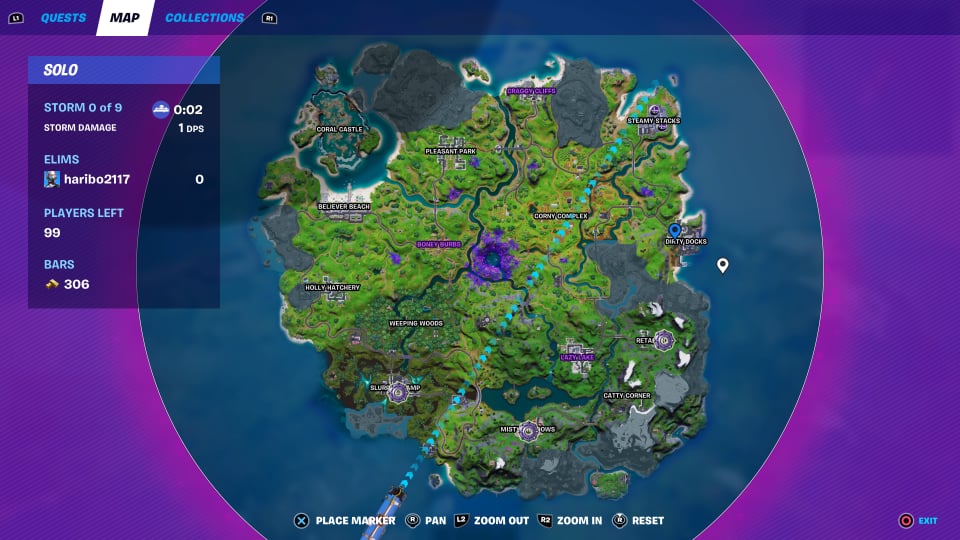Open the Collections tab
960x540 pixels.
point(204,18)
